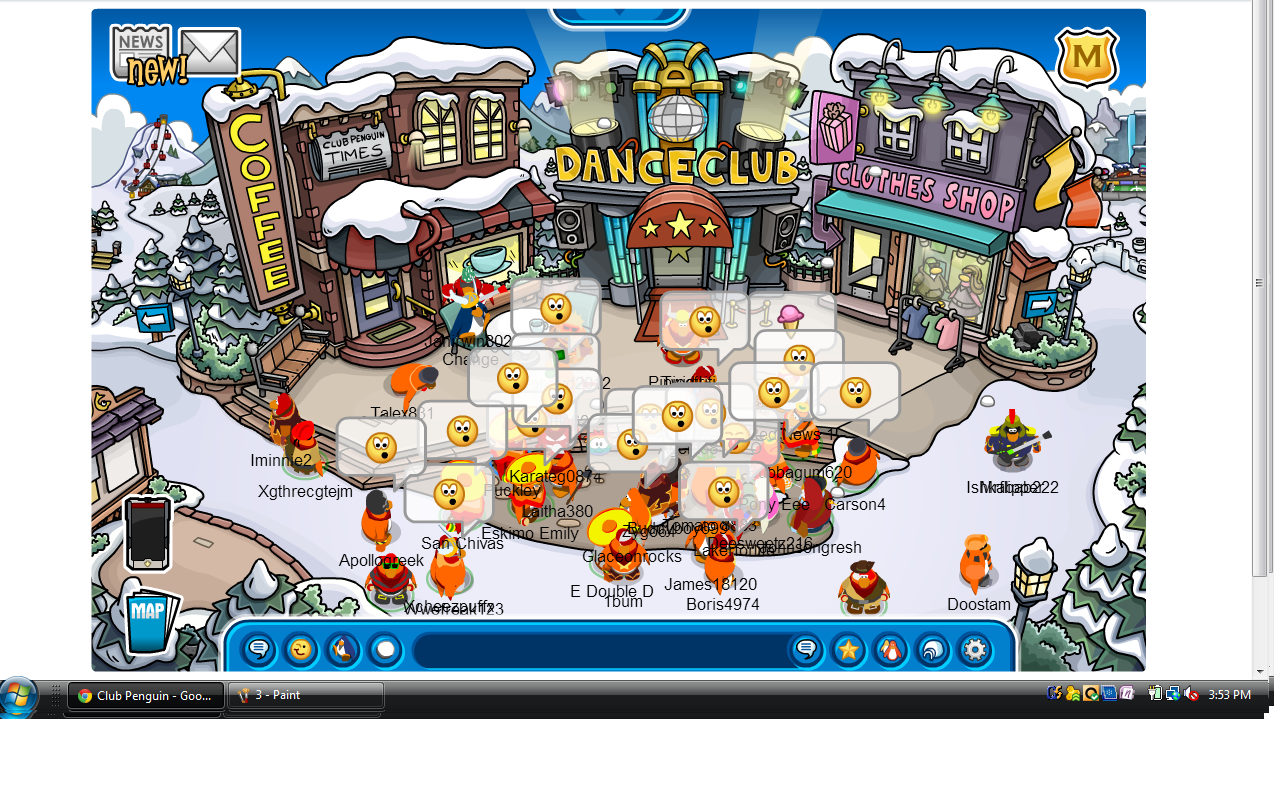Viewport: 1280px width, 800px height.
Task: Open the Windows Start menu orb
Action: pos(20,696)
